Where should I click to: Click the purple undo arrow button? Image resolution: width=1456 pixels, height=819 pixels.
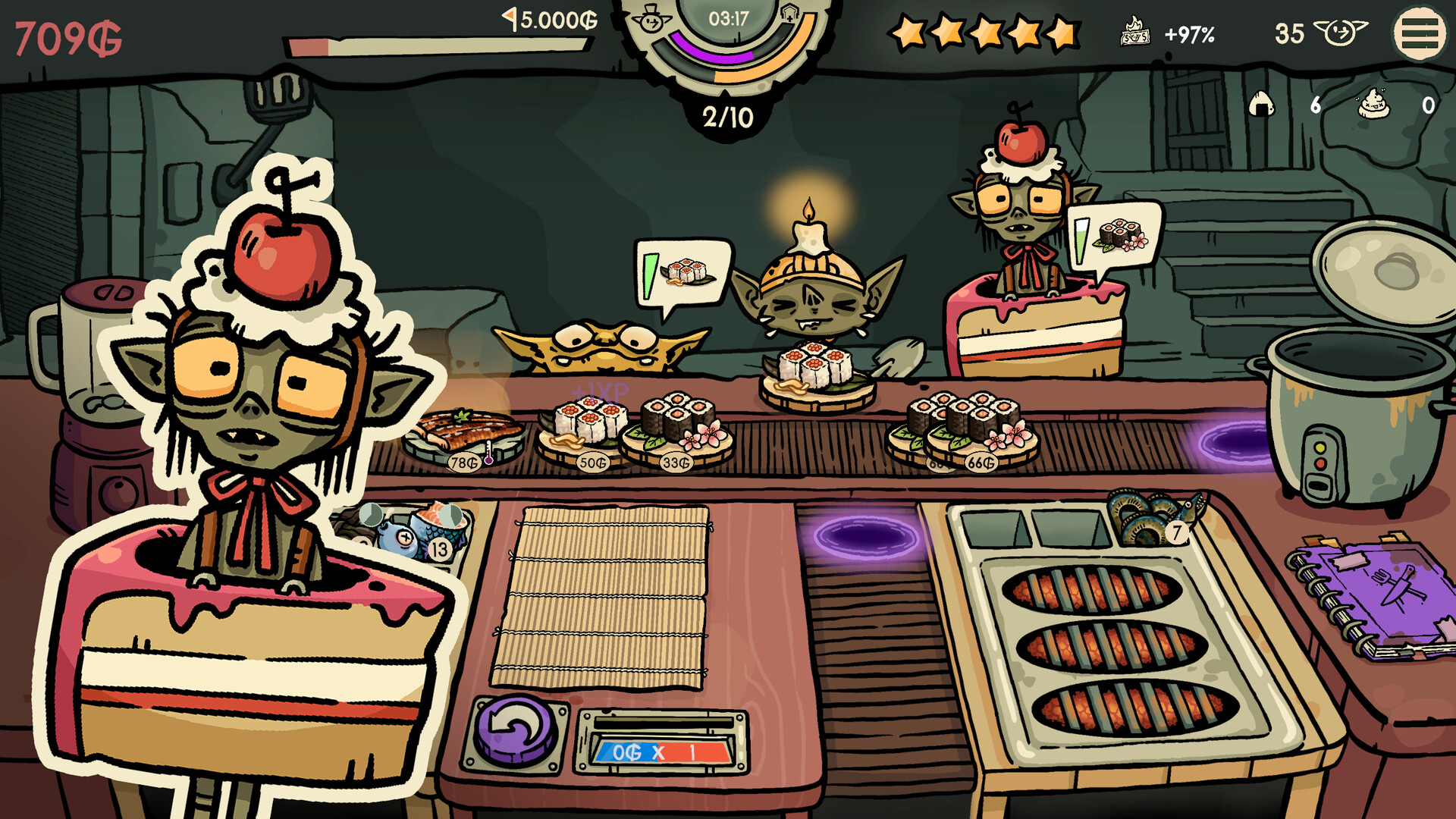pyautogui.click(x=515, y=732)
